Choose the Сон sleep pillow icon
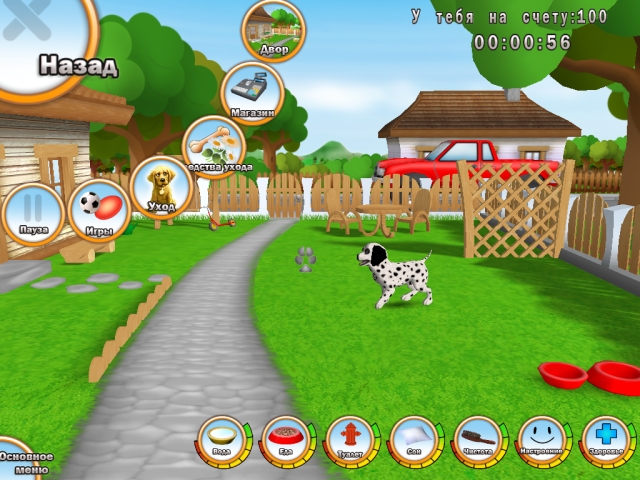 click(x=414, y=440)
